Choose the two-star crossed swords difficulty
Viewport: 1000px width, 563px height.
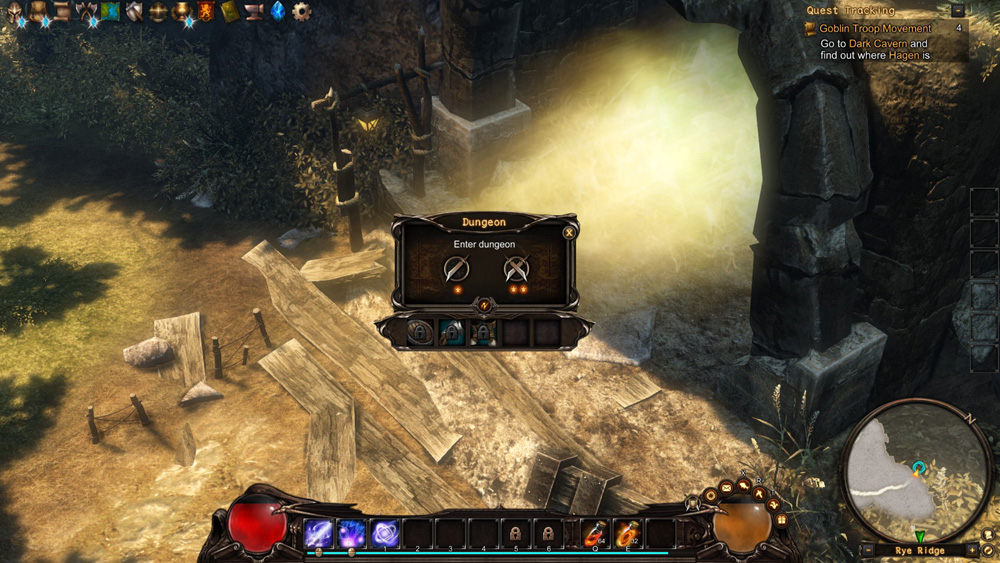coord(516,269)
